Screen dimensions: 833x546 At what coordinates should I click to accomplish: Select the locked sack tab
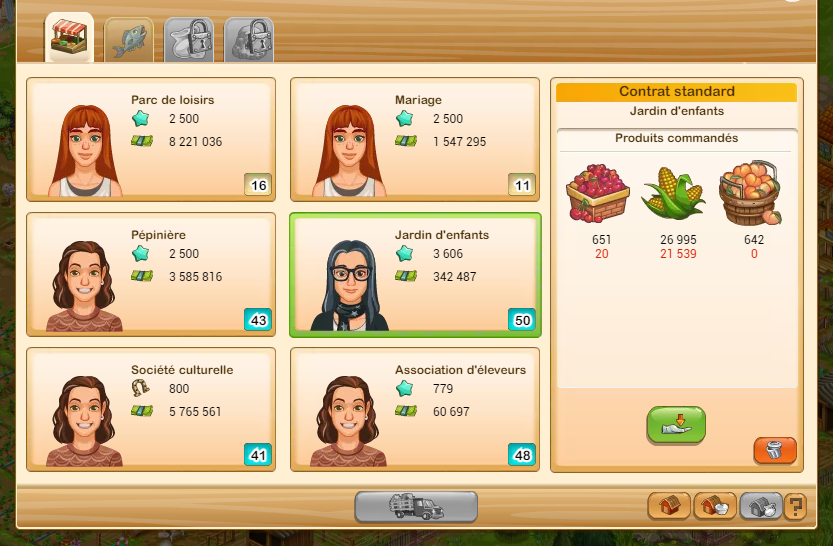pos(188,40)
